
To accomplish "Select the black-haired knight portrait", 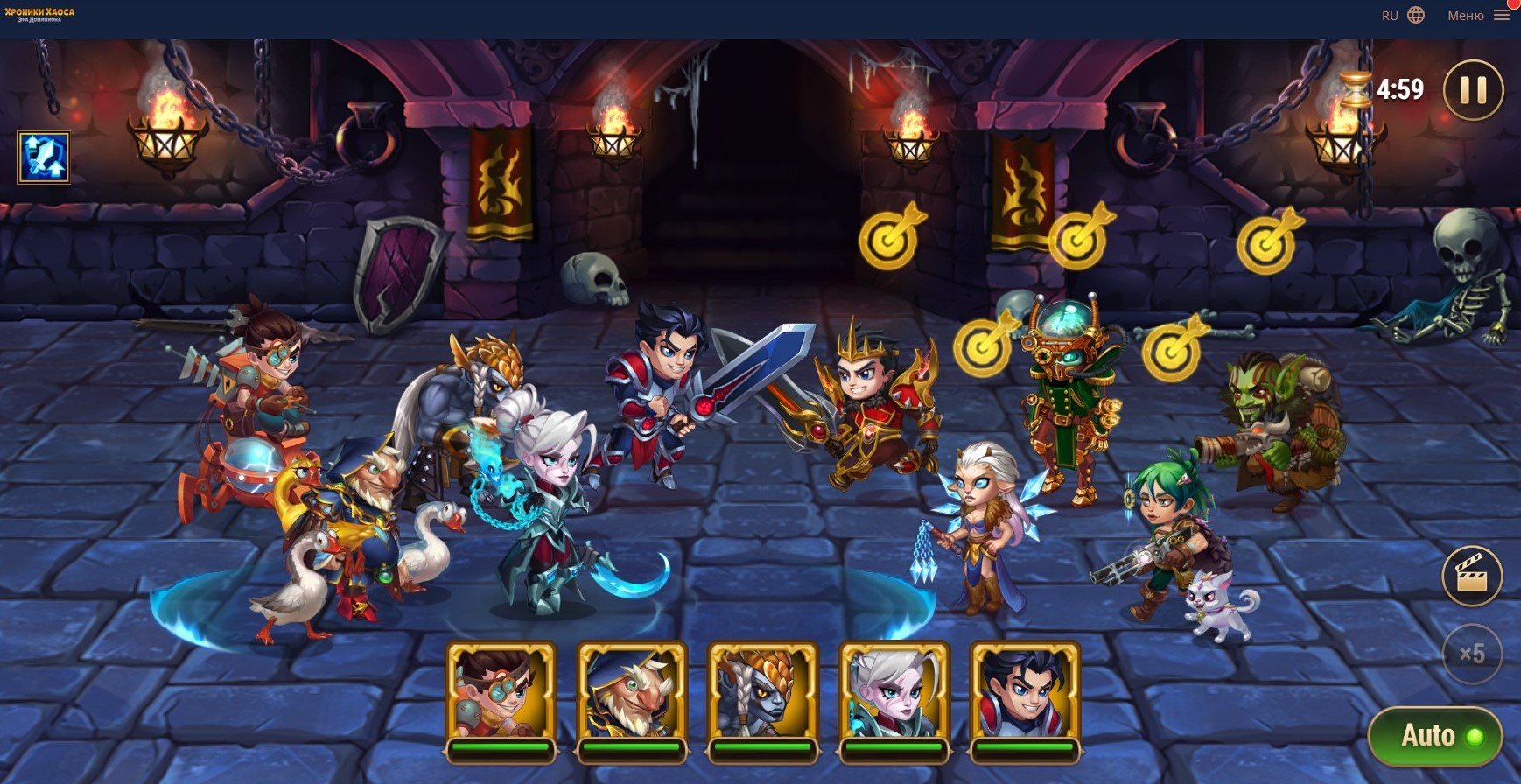I will 1025,693.
